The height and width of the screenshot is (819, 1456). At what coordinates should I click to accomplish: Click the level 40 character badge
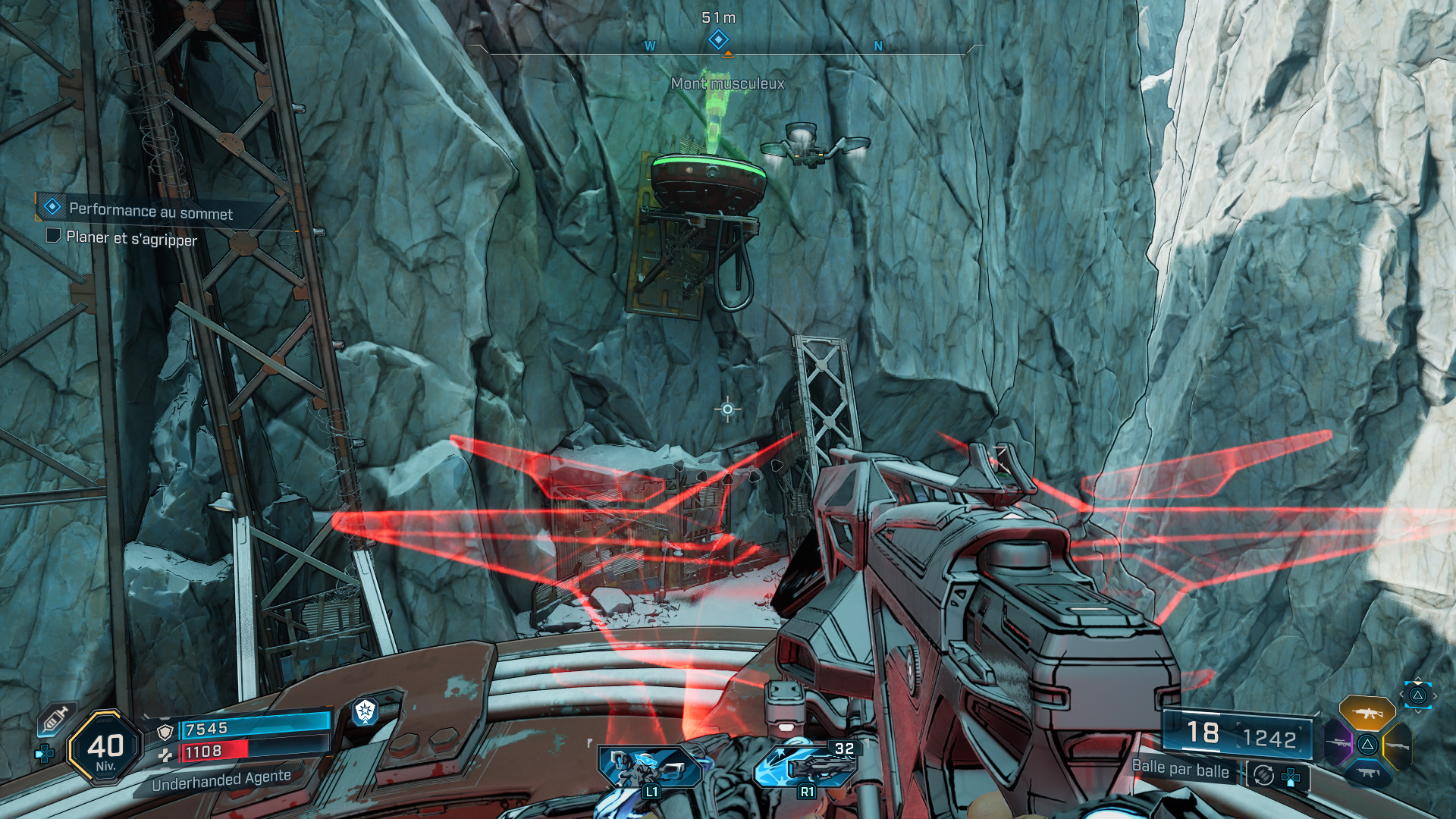[x=105, y=748]
